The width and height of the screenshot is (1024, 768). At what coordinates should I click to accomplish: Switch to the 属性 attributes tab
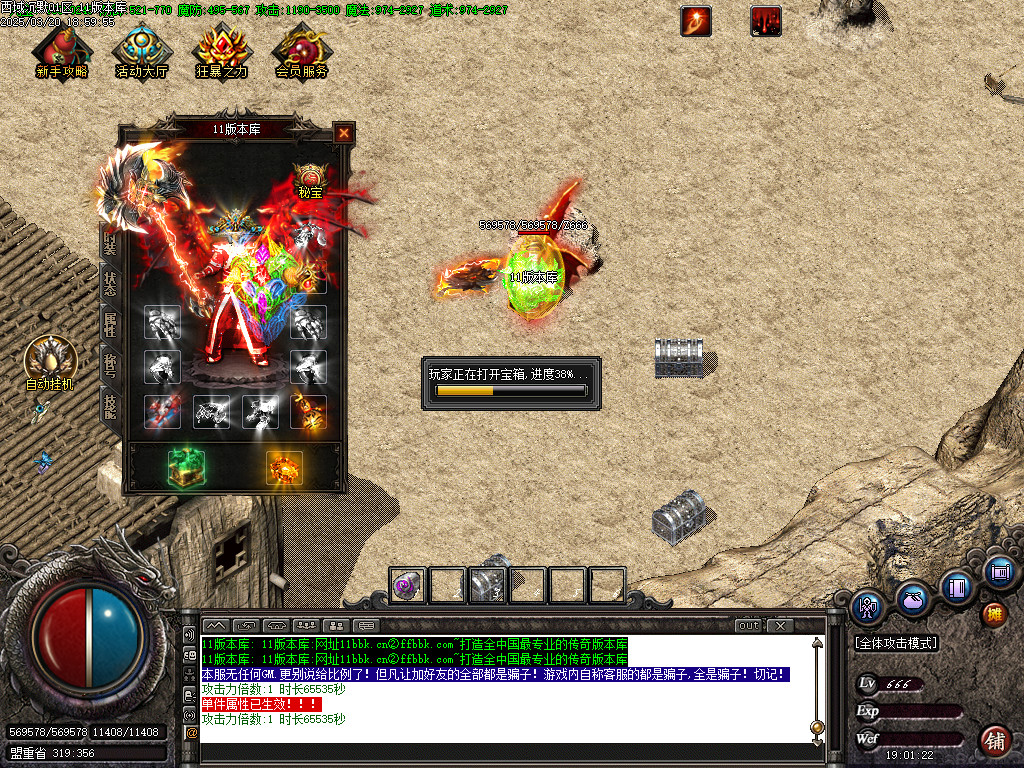pyautogui.click(x=109, y=323)
